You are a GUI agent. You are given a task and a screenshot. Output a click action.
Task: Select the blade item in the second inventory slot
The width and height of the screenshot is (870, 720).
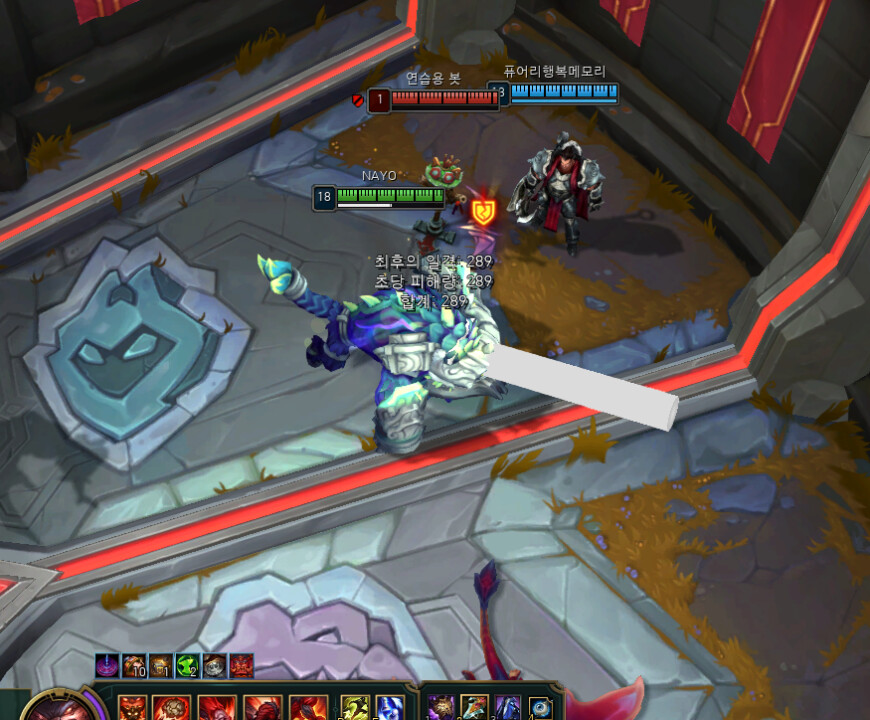[475, 708]
